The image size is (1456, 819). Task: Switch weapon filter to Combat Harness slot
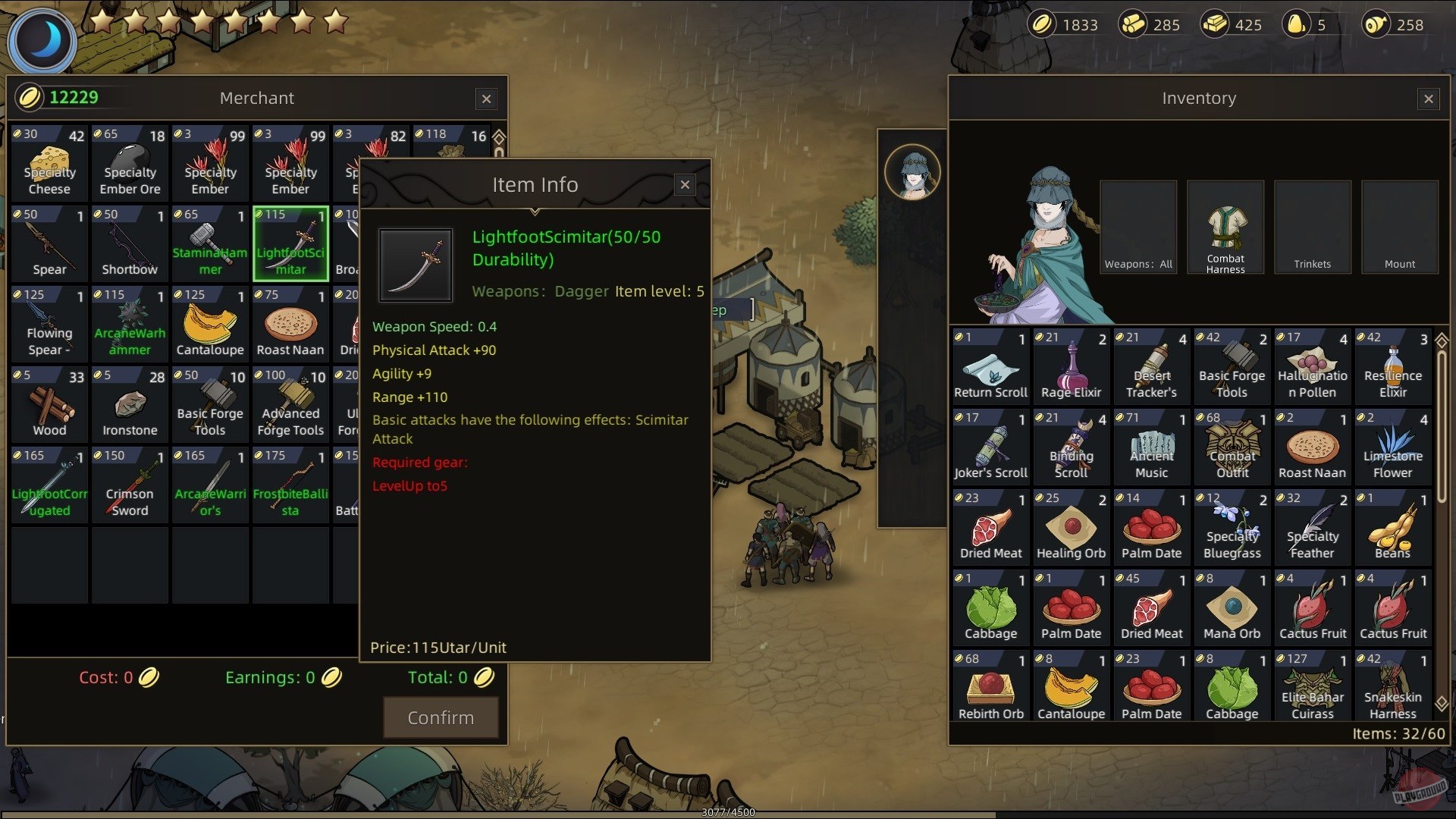(x=1224, y=227)
